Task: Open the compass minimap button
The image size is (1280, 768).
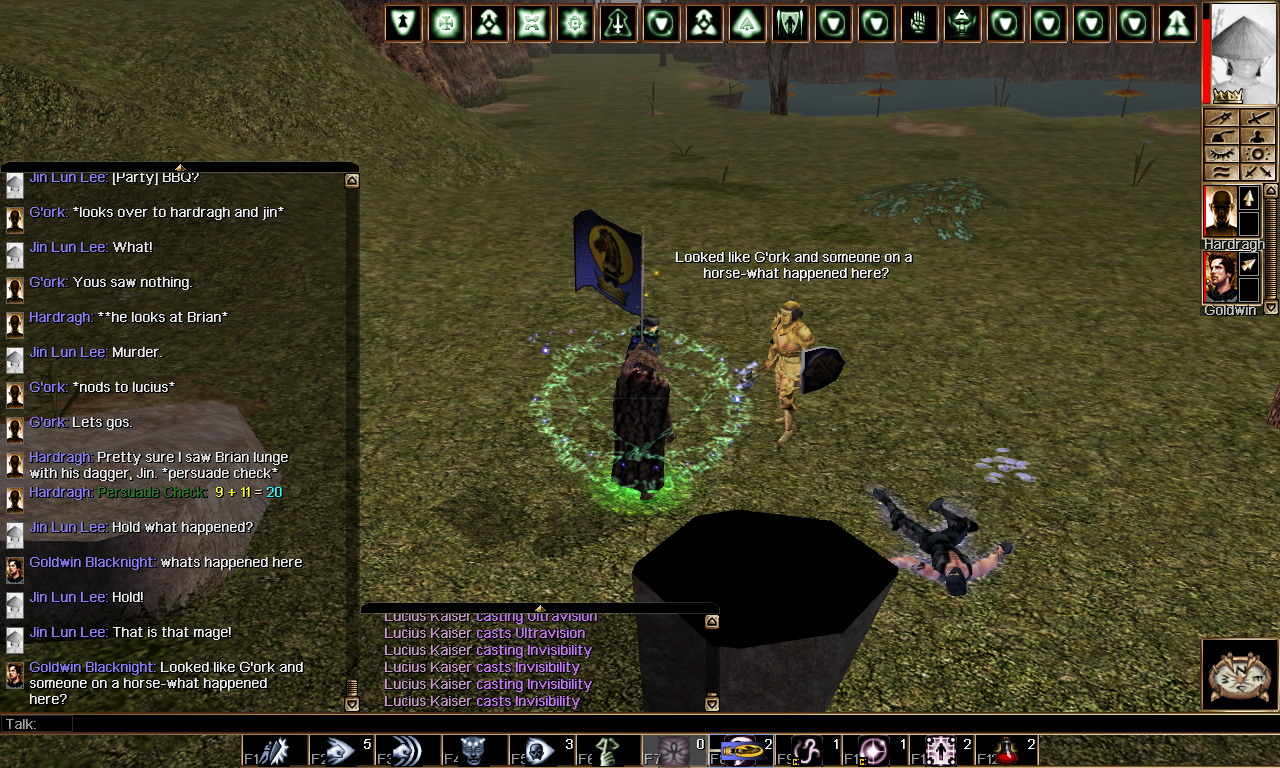Action: (x=1239, y=675)
